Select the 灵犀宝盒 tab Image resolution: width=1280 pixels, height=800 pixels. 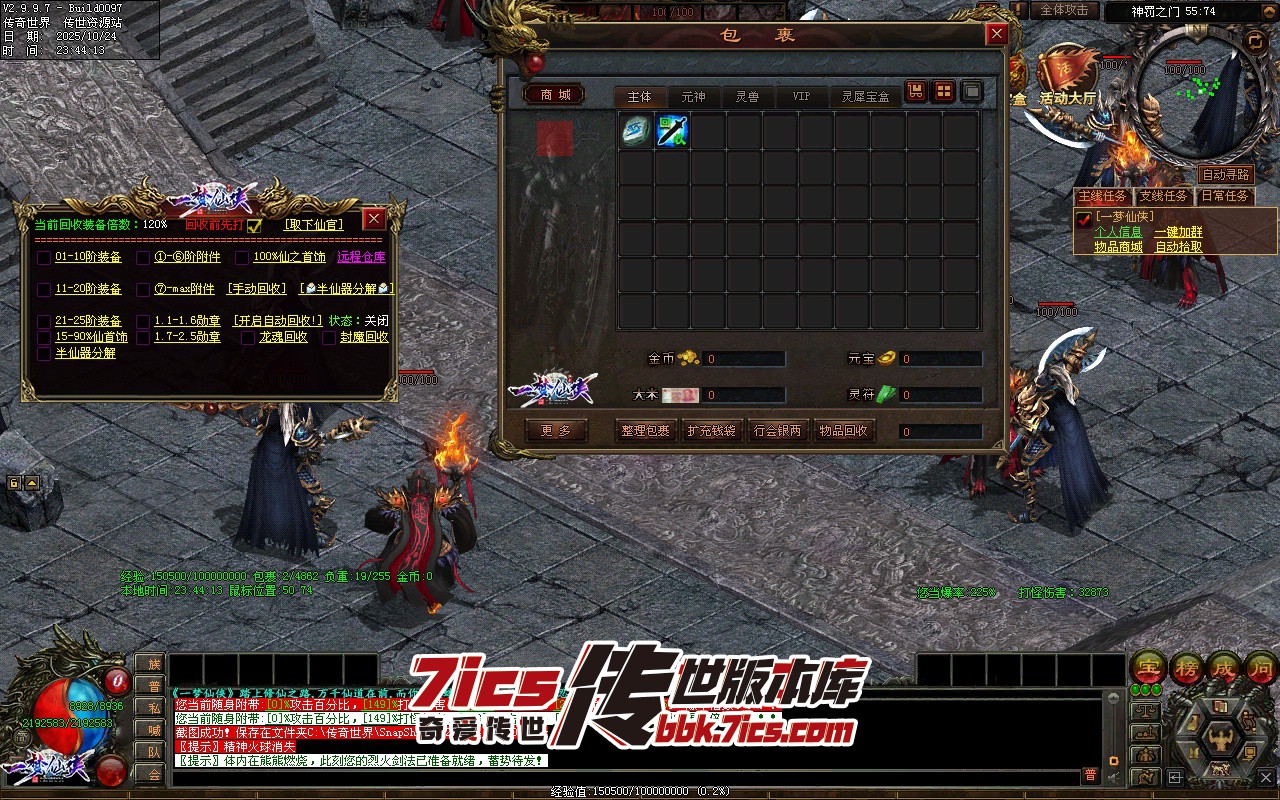tap(865, 97)
